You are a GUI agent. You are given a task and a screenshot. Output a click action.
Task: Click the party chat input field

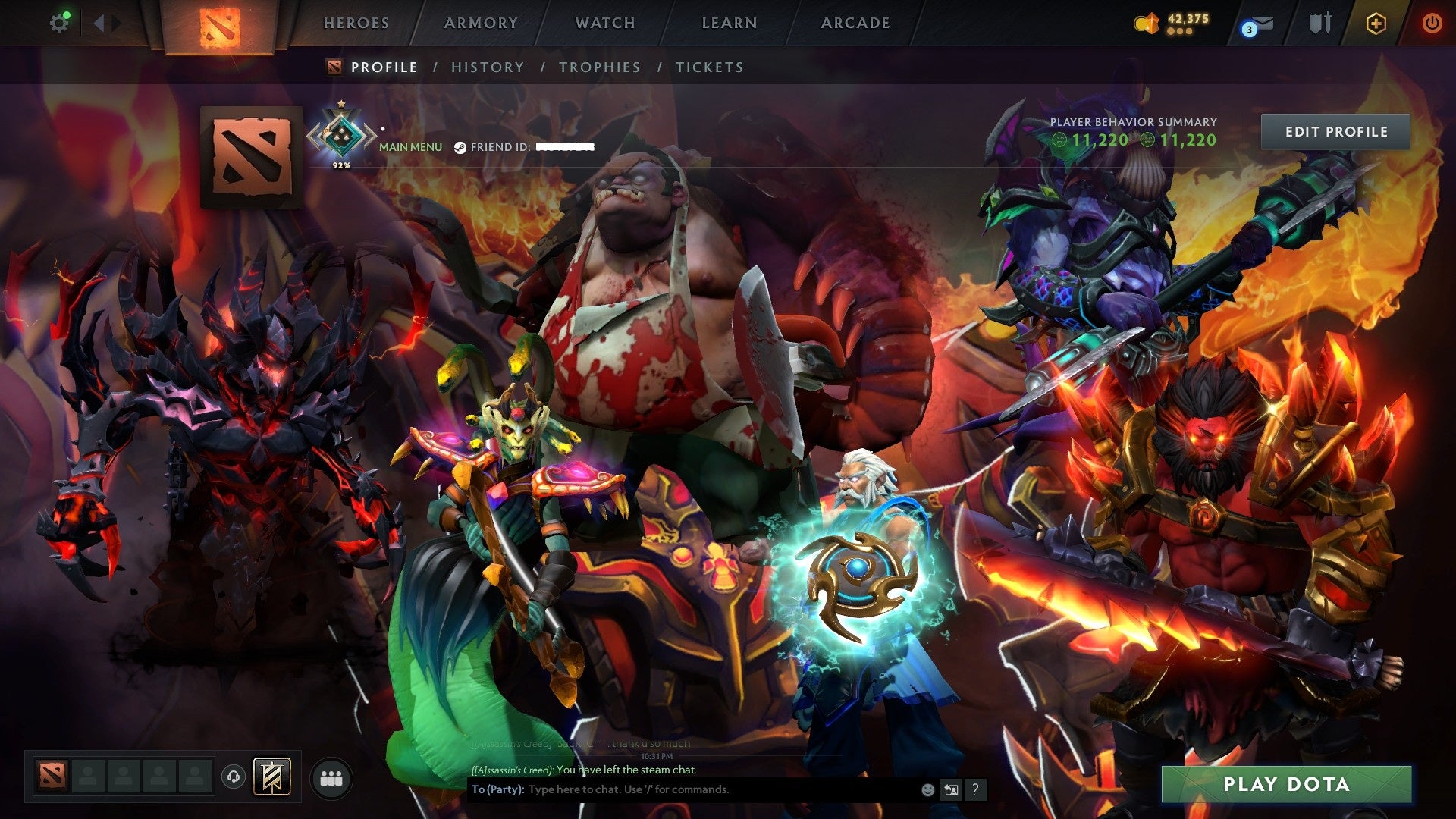point(682,789)
